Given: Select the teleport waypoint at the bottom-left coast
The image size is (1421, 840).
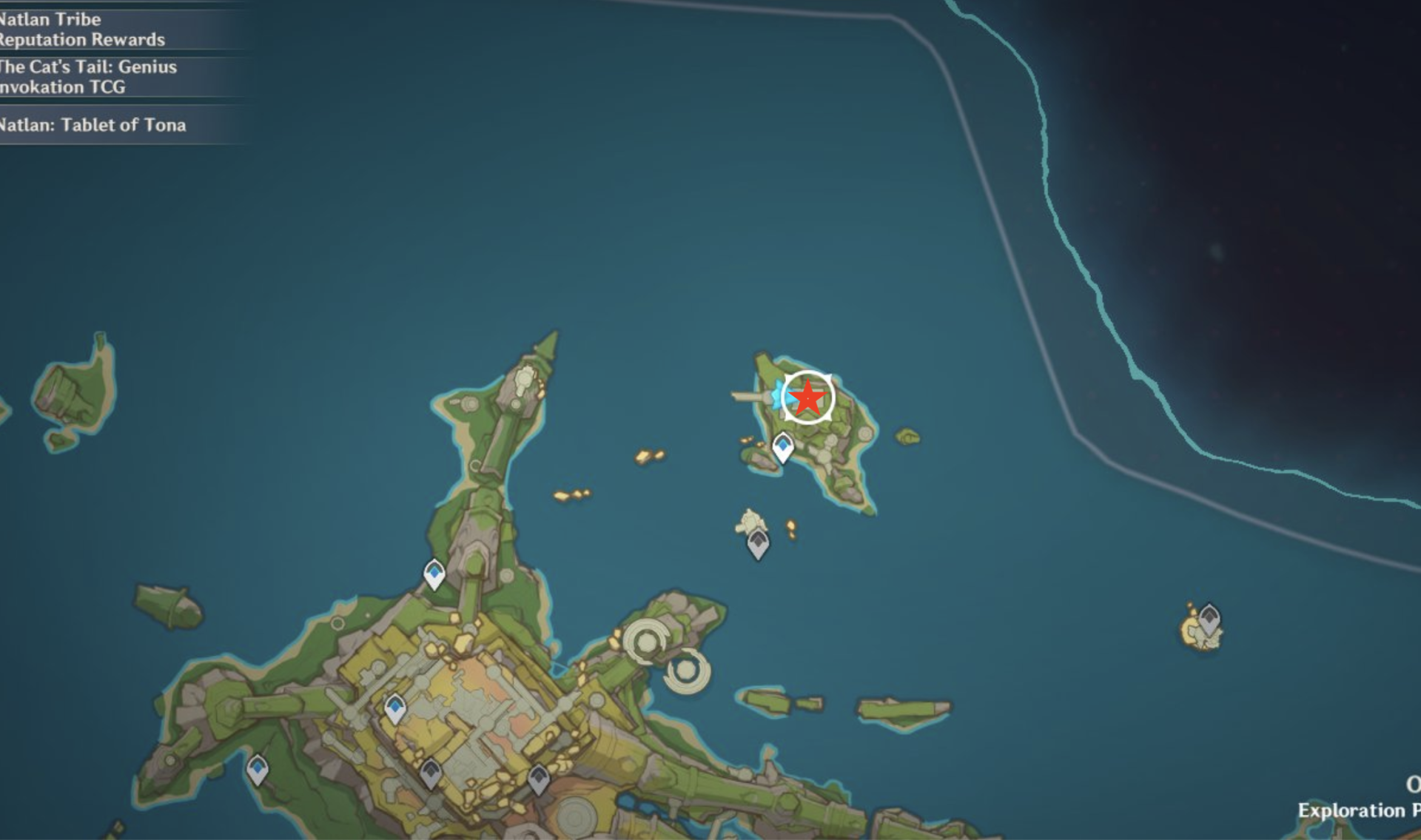Looking at the screenshot, I should tap(257, 770).
